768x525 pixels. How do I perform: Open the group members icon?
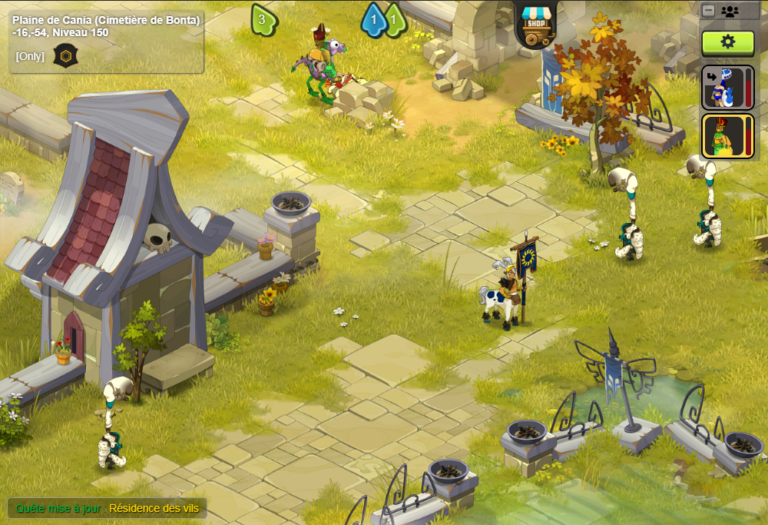[x=729, y=11]
